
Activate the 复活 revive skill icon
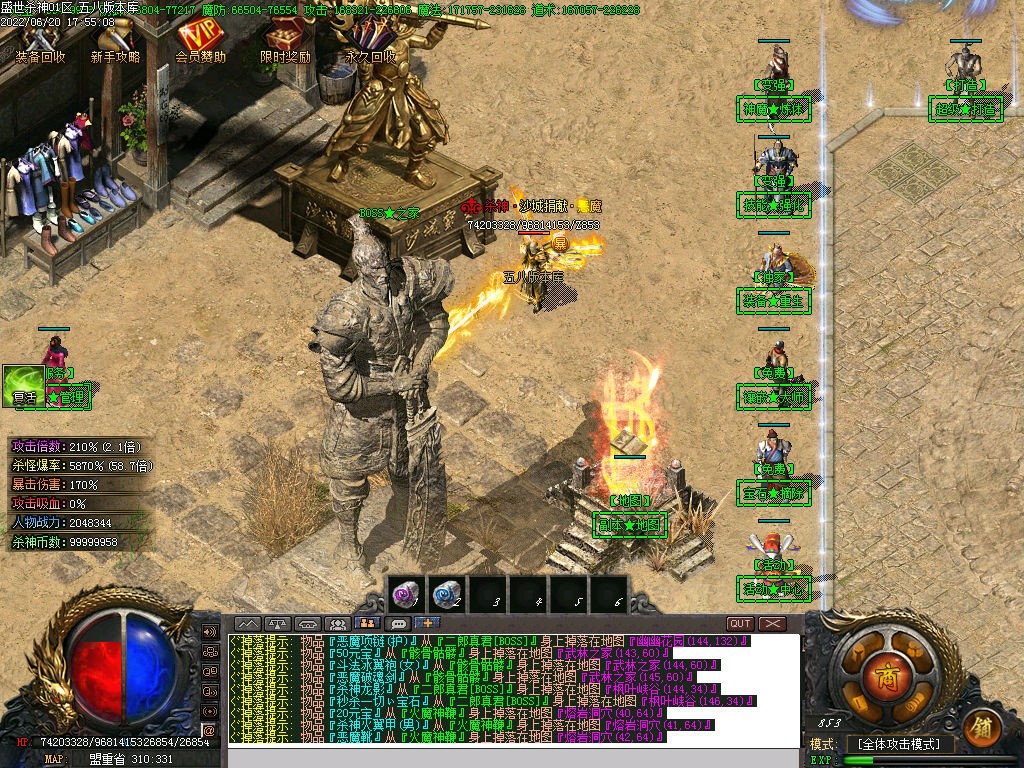[22, 384]
